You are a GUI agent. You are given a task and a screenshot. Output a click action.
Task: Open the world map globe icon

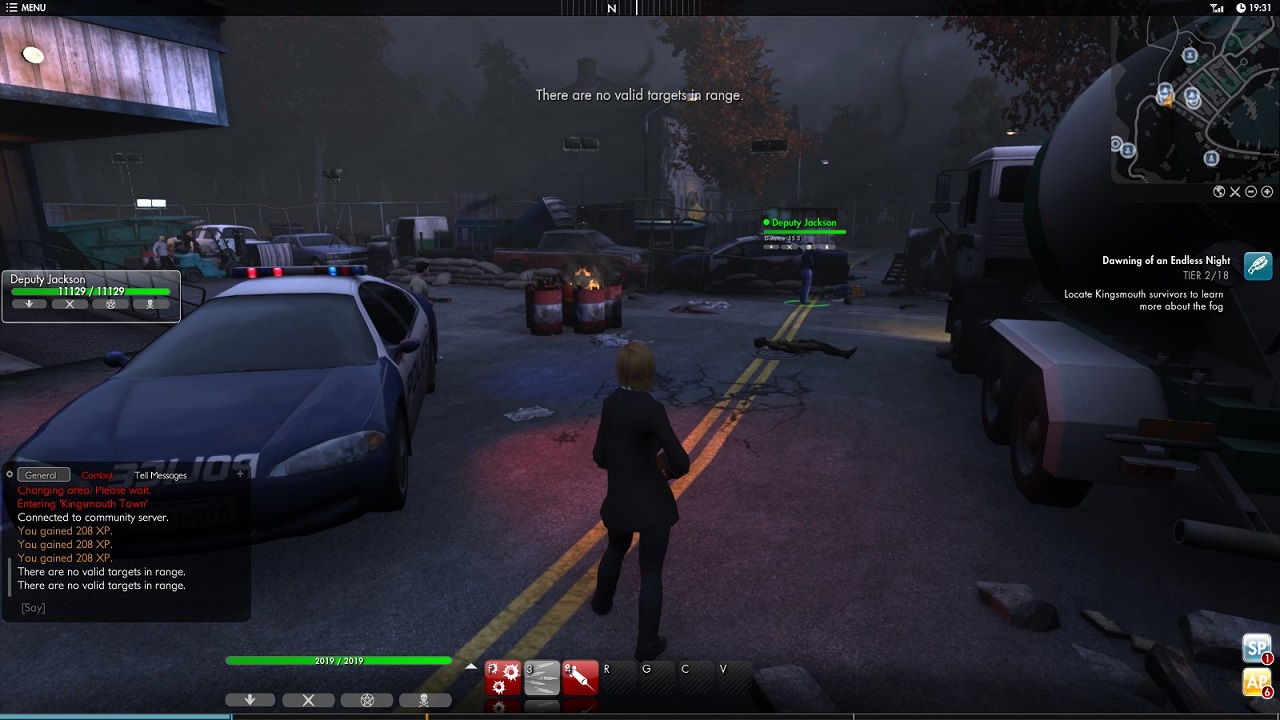[x=1219, y=192]
